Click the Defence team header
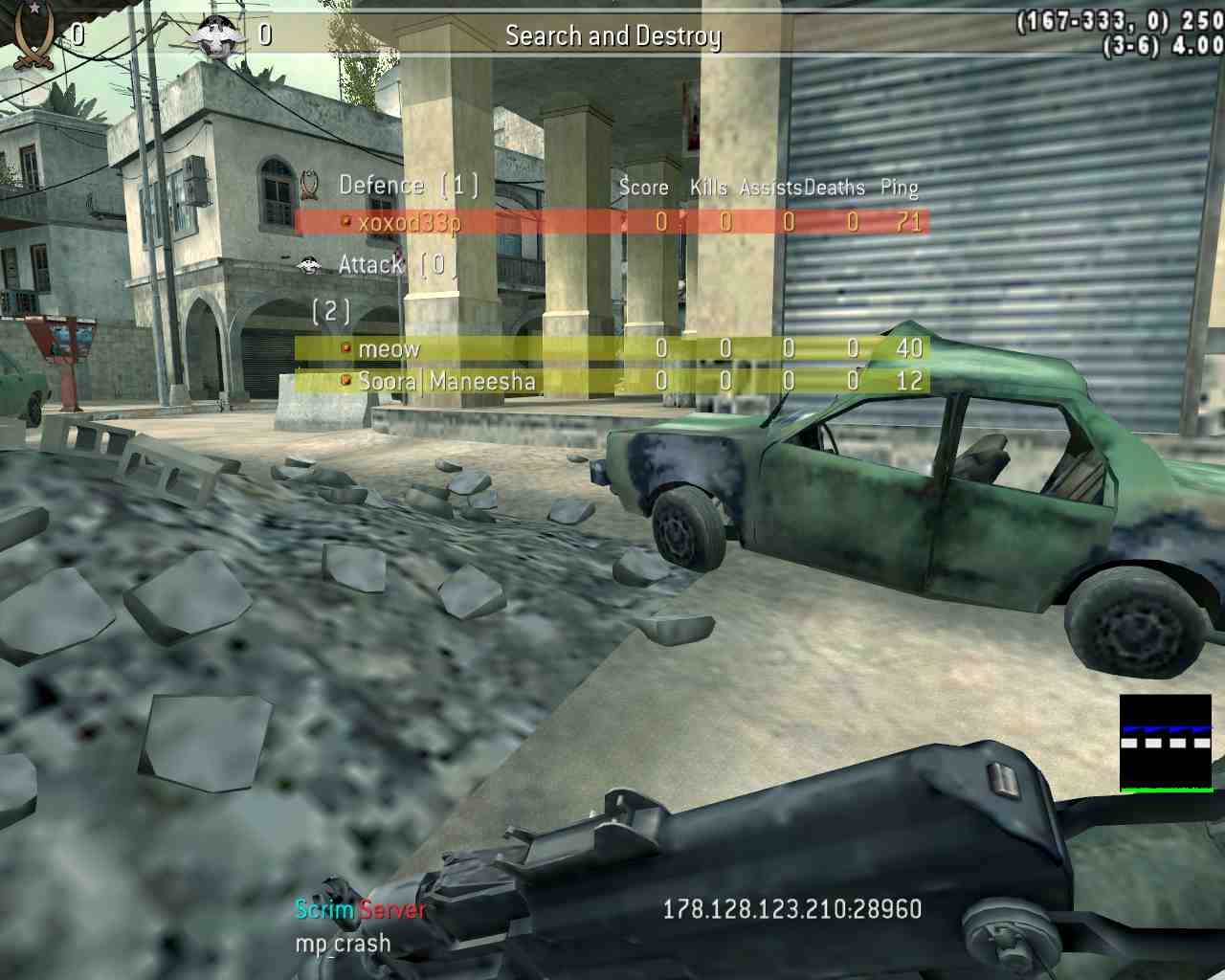The image size is (1225, 980). pyautogui.click(x=381, y=185)
